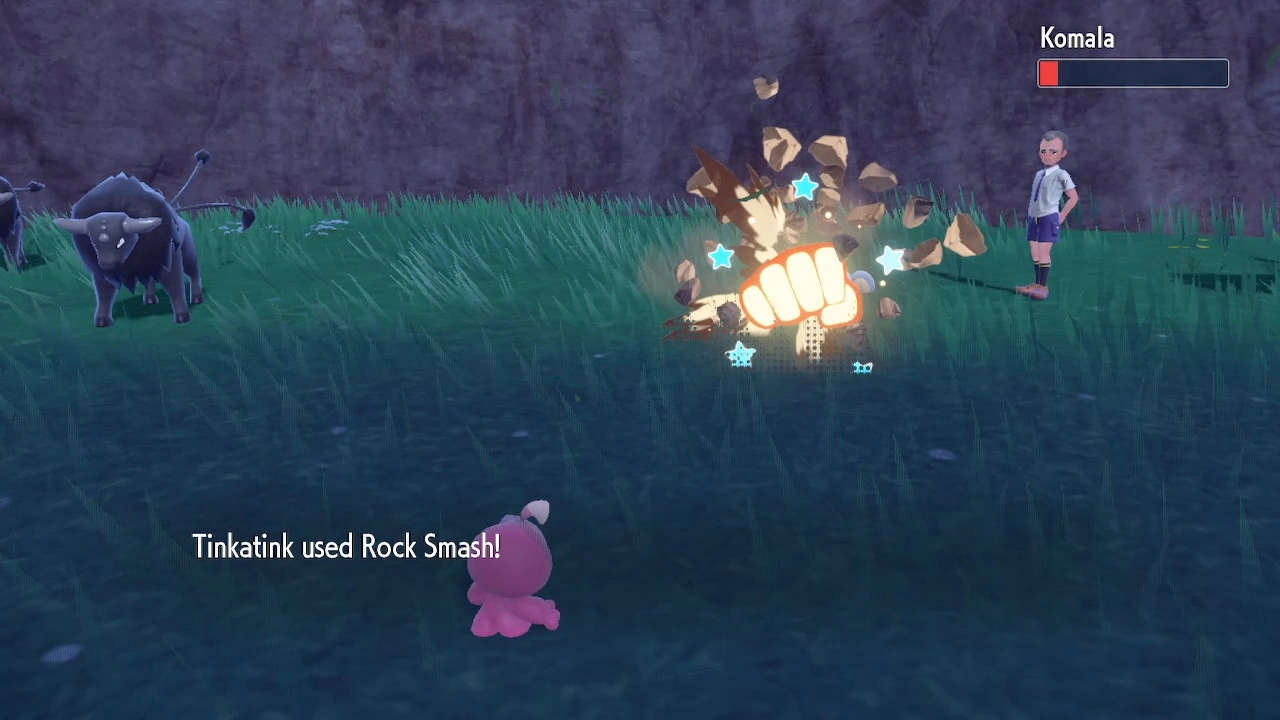The width and height of the screenshot is (1280, 720).
Task: Click the star sparkle right of the explosion
Action: [890, 260]
